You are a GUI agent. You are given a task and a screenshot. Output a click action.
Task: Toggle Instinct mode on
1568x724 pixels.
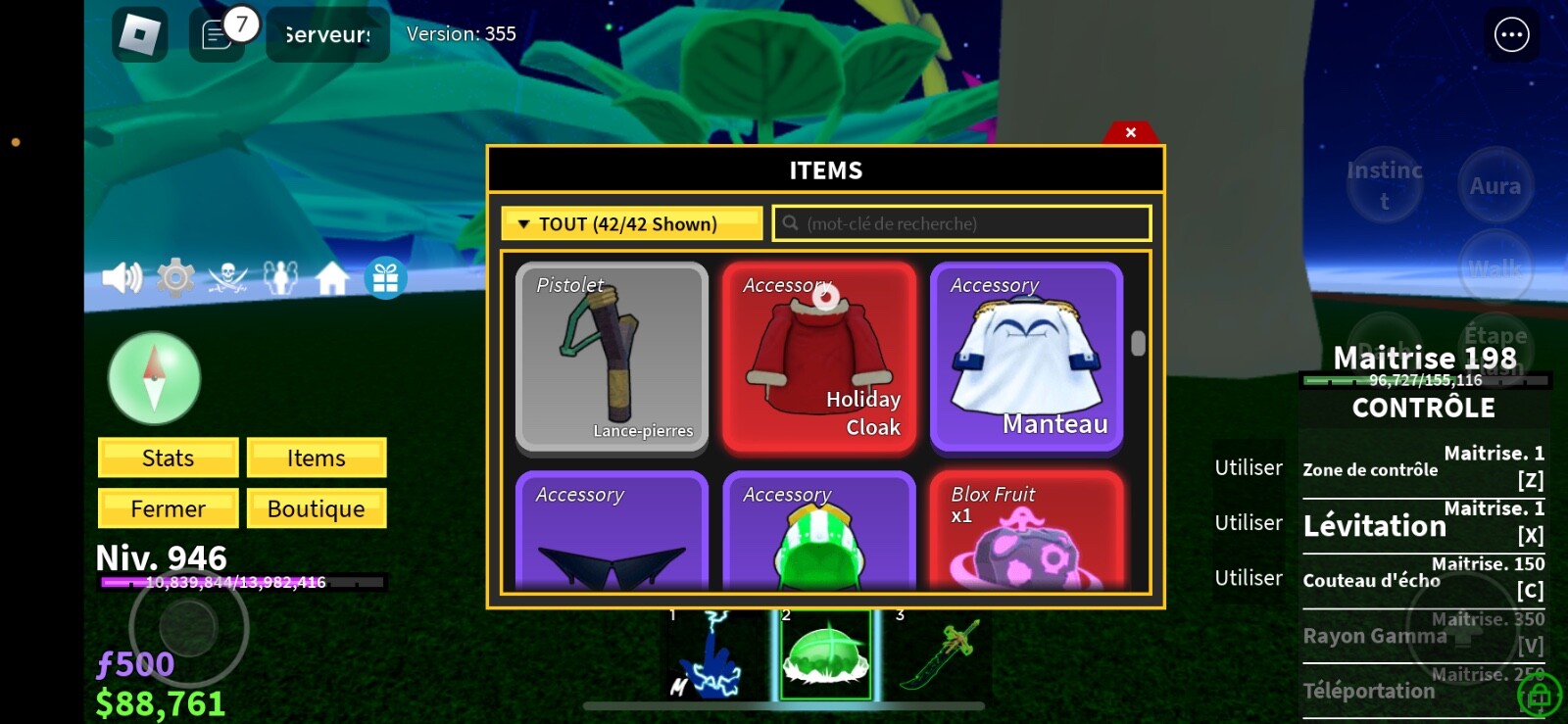1385,185
